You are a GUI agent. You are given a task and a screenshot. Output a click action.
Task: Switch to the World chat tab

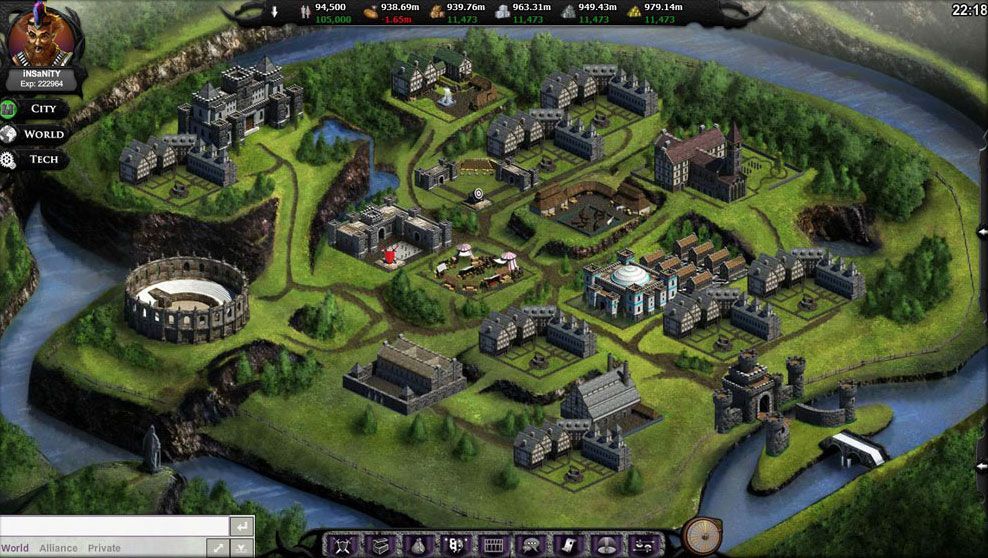pyautogui.click(x=15, y=548)
